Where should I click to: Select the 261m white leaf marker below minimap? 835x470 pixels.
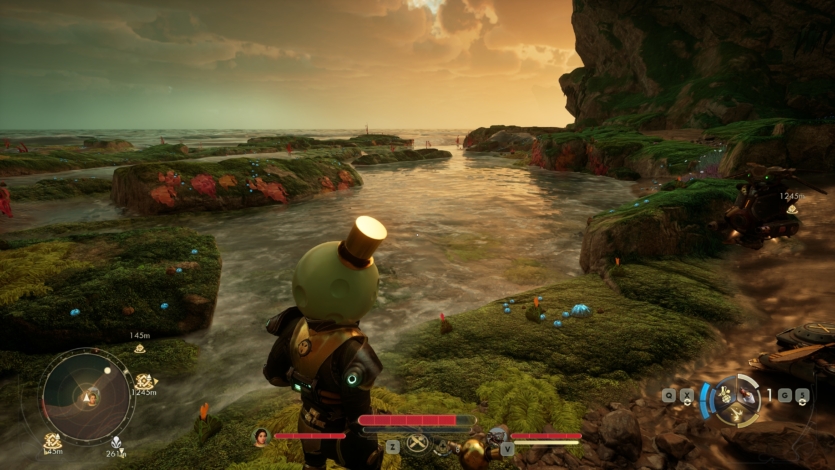117,441
